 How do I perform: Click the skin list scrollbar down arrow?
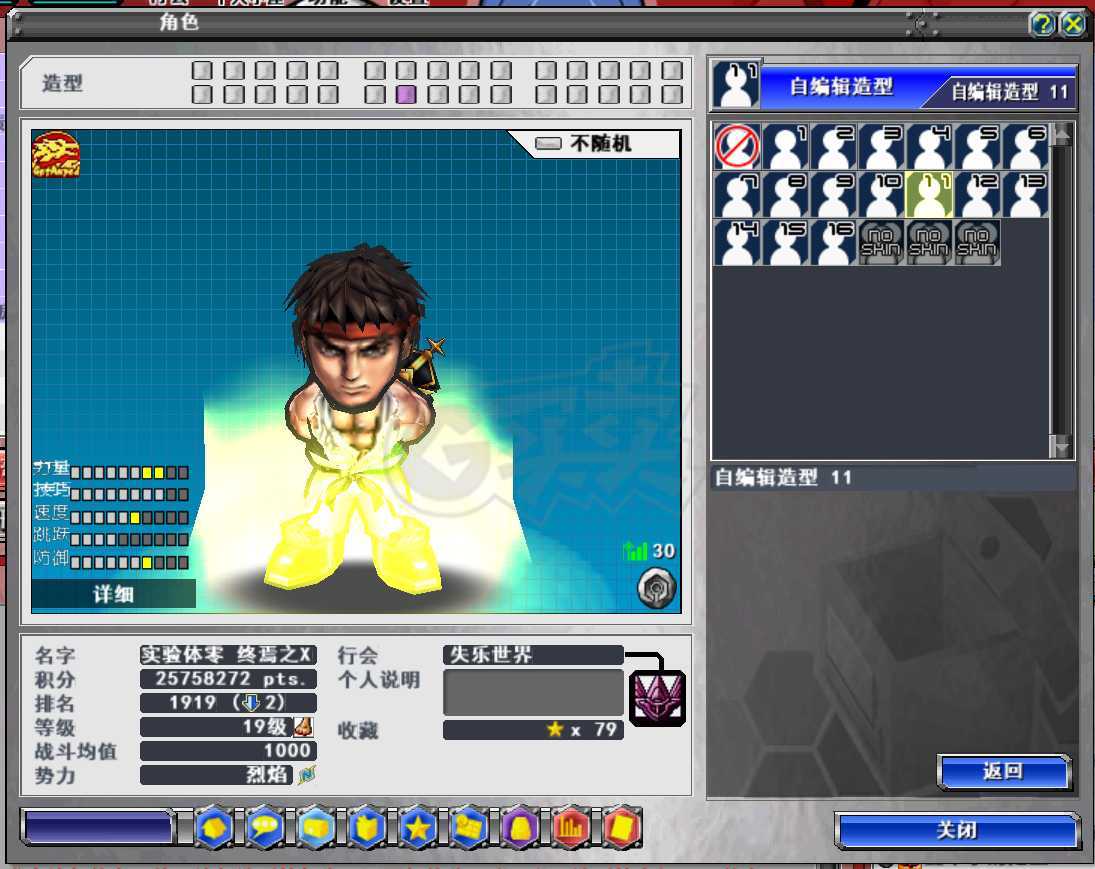coord(1061,446)
